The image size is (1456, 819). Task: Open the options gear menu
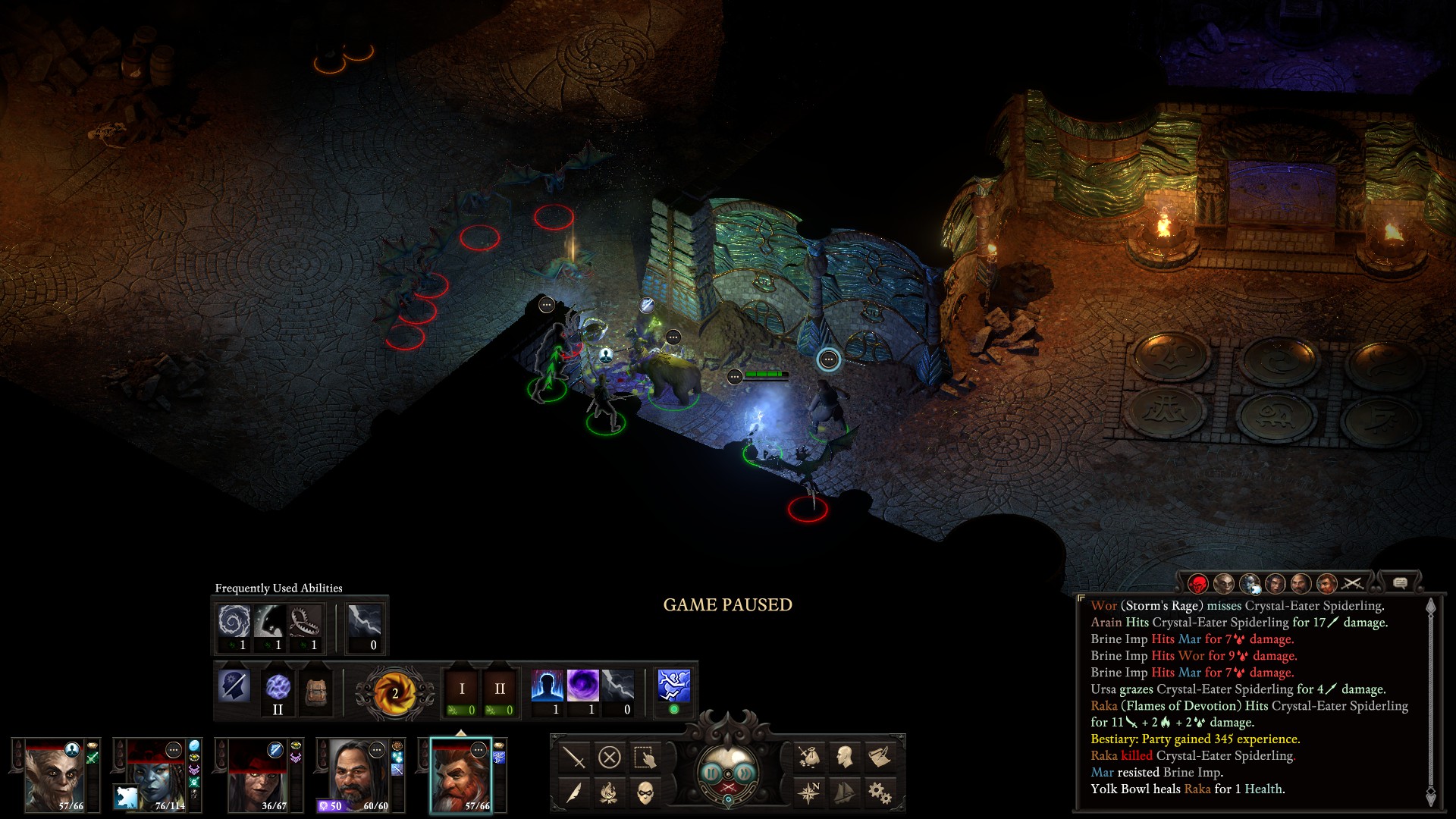pyautogui.click(x=880, y=792)
